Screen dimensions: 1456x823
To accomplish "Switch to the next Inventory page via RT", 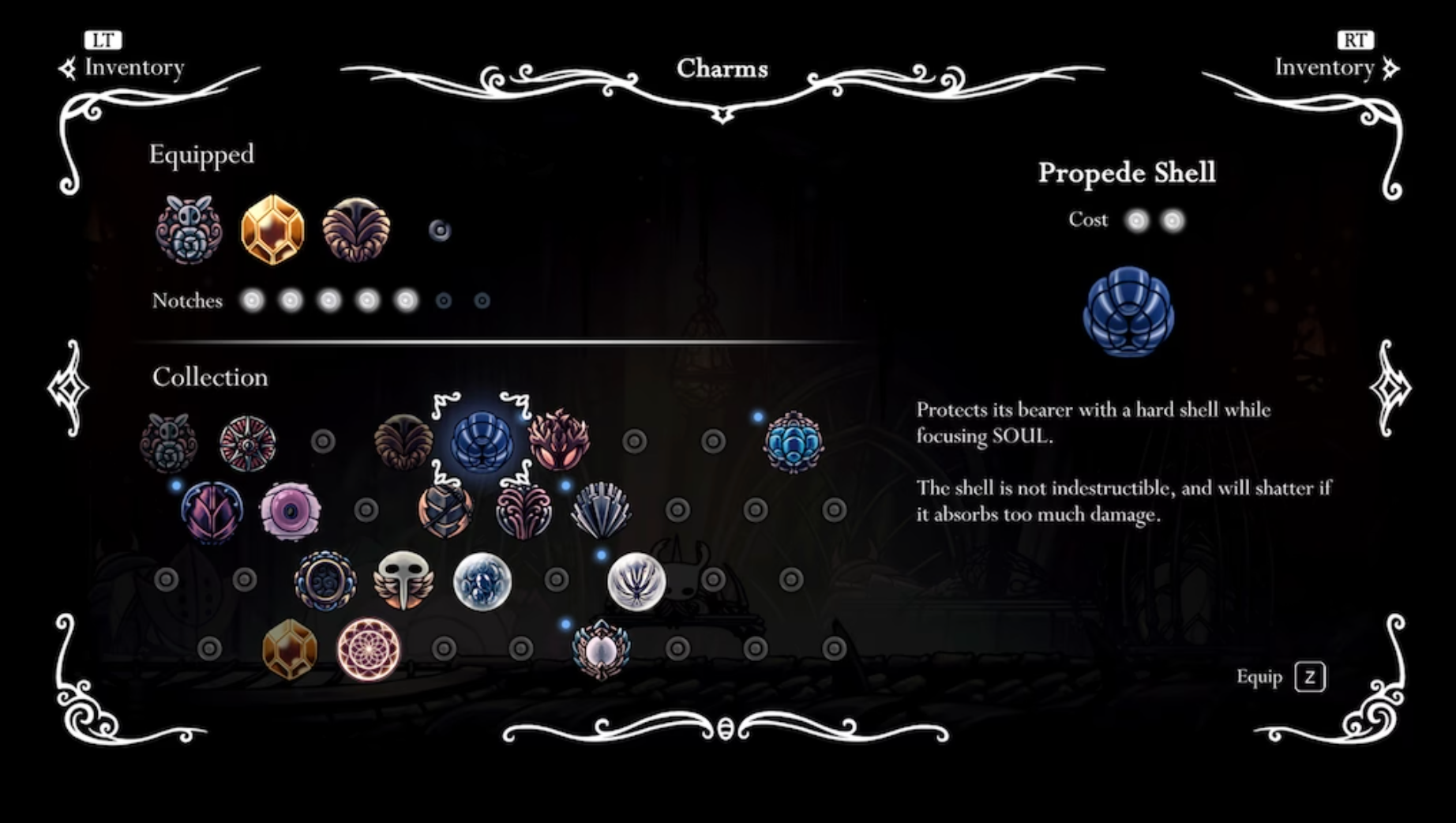I will [x=1357, y=39].
